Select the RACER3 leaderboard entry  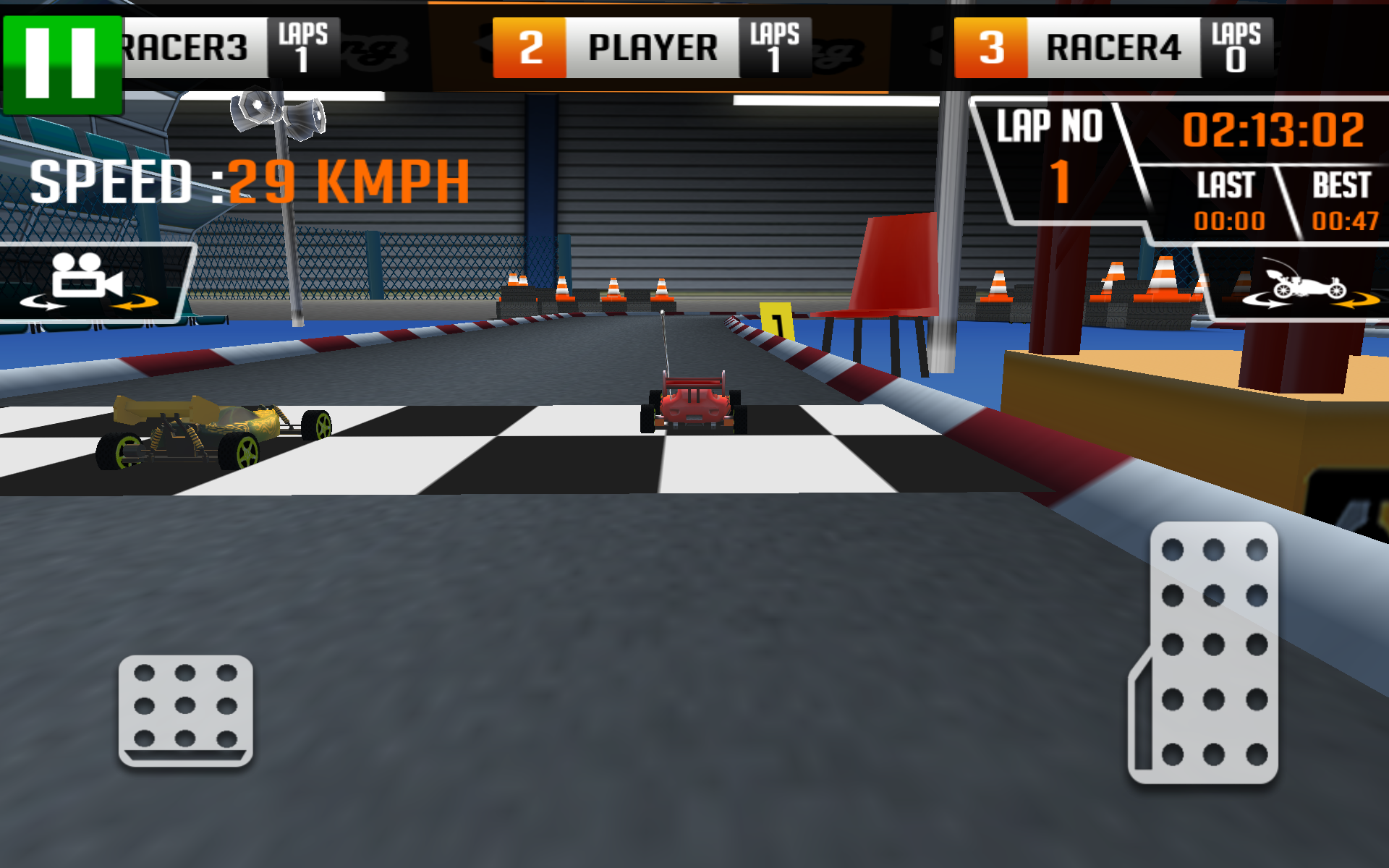[184, 47]
